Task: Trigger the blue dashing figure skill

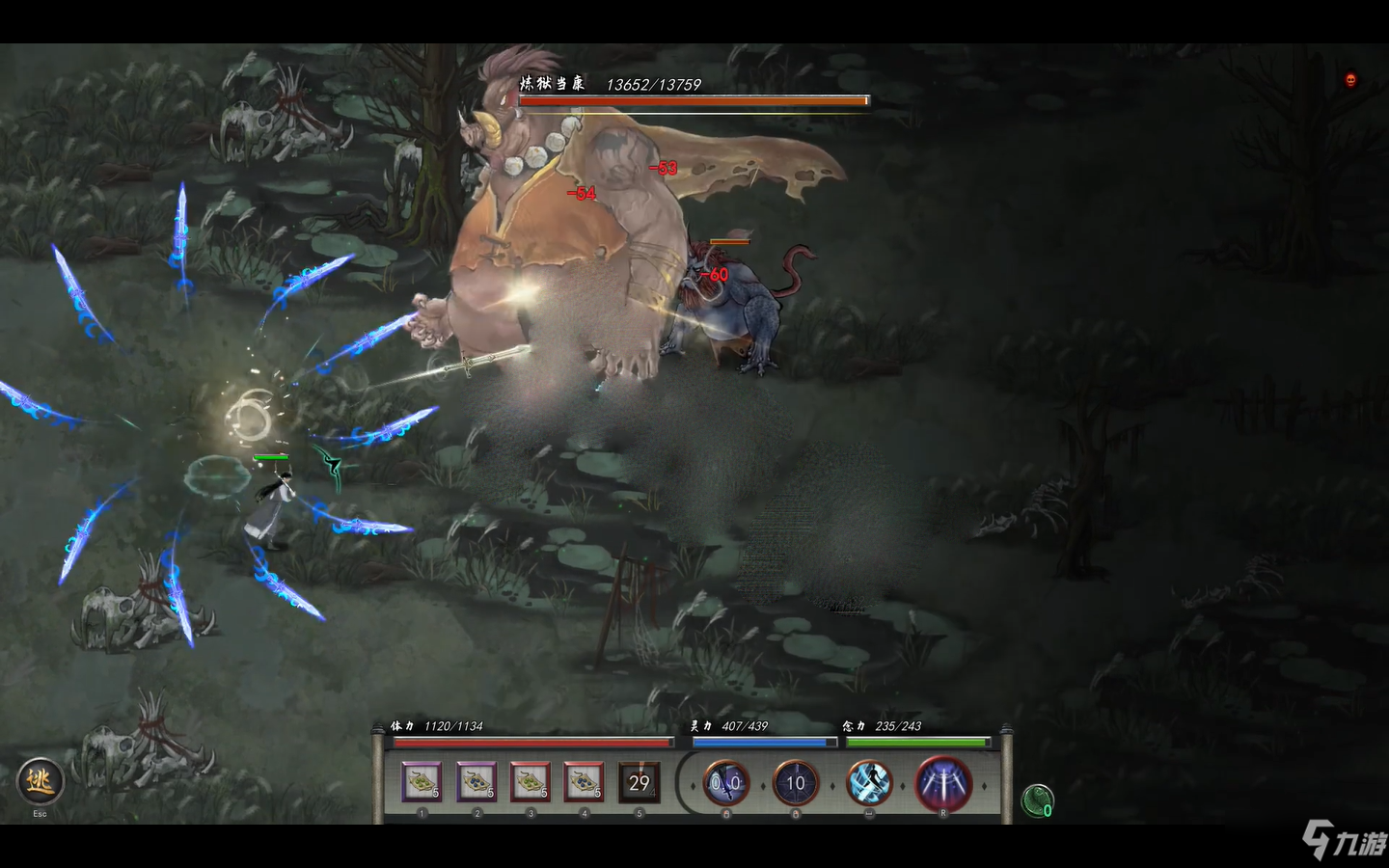Action: (x=869, y=783)
